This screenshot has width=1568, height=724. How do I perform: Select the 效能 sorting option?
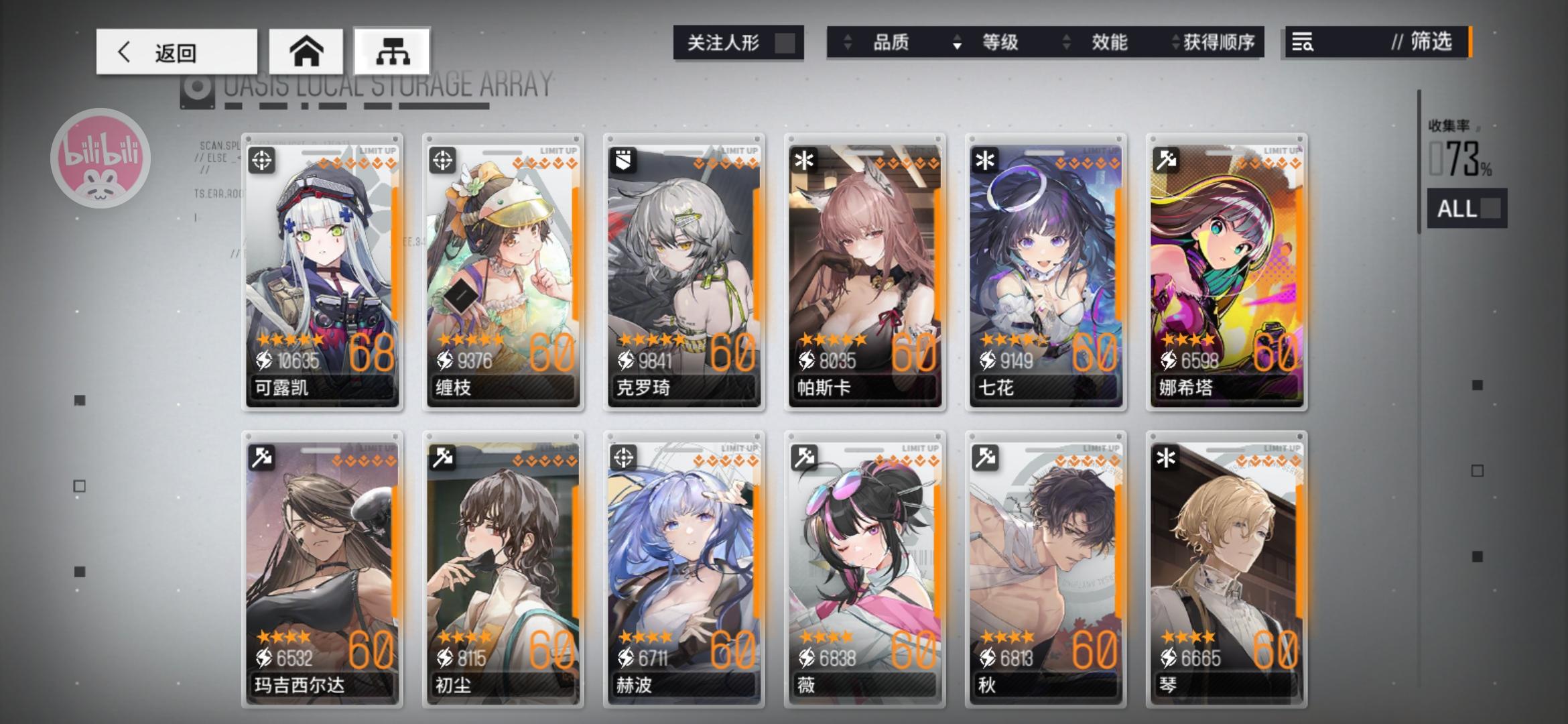pos(1110,42)
